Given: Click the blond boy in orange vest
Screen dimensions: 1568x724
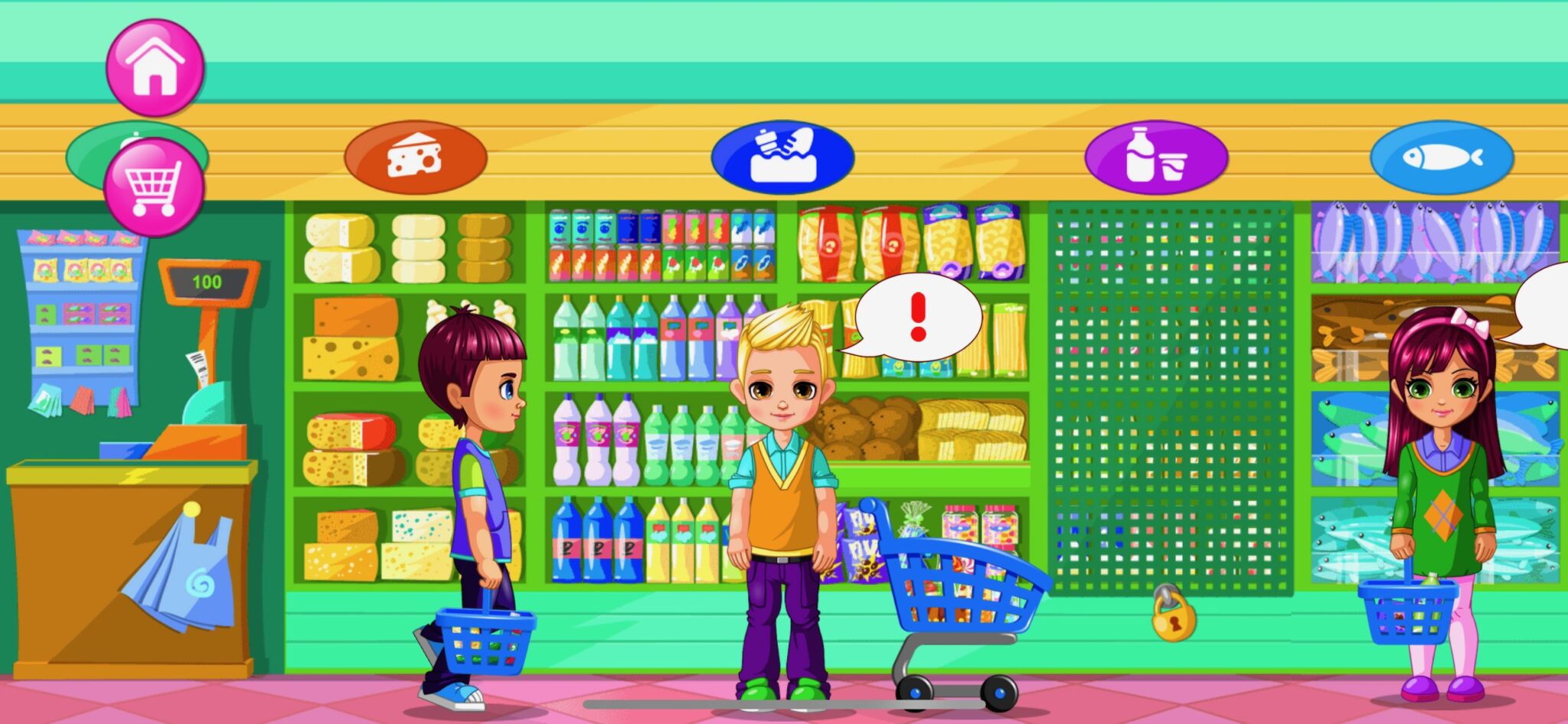Looking at the screenshot, I should pyautogui.click(x=784, y=490).
